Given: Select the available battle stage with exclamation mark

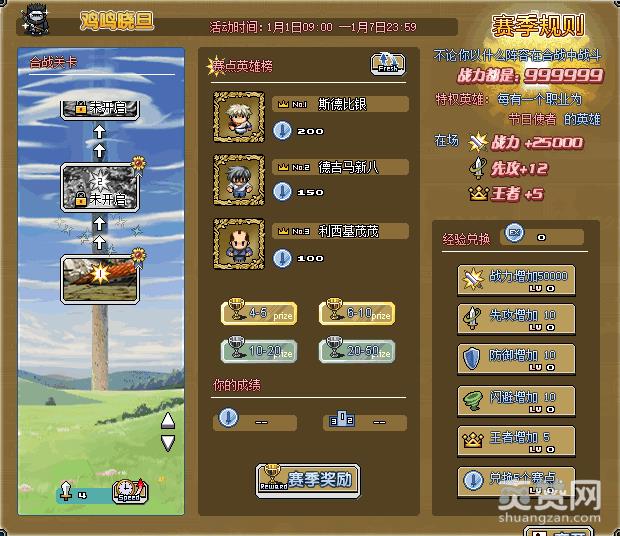Looking at the screenshot, I should coord(99,278).
